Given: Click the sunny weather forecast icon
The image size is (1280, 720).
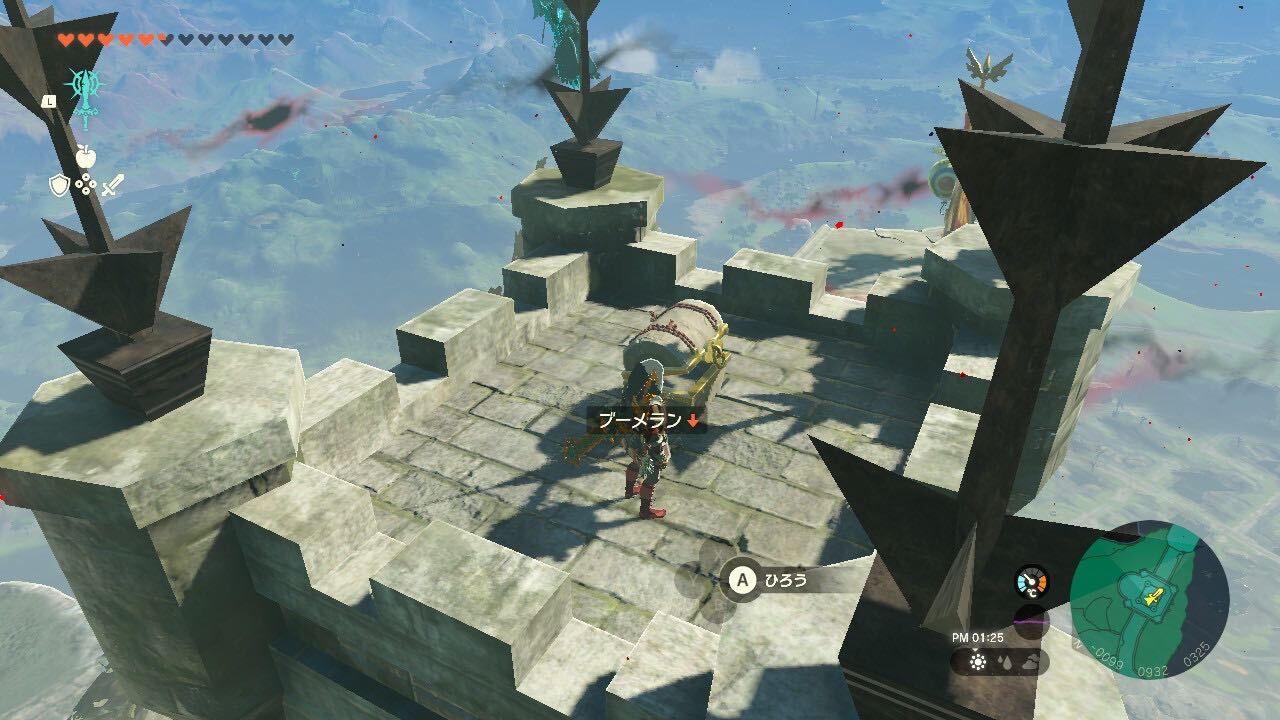Looking at the screenshot, I should 978,661.
